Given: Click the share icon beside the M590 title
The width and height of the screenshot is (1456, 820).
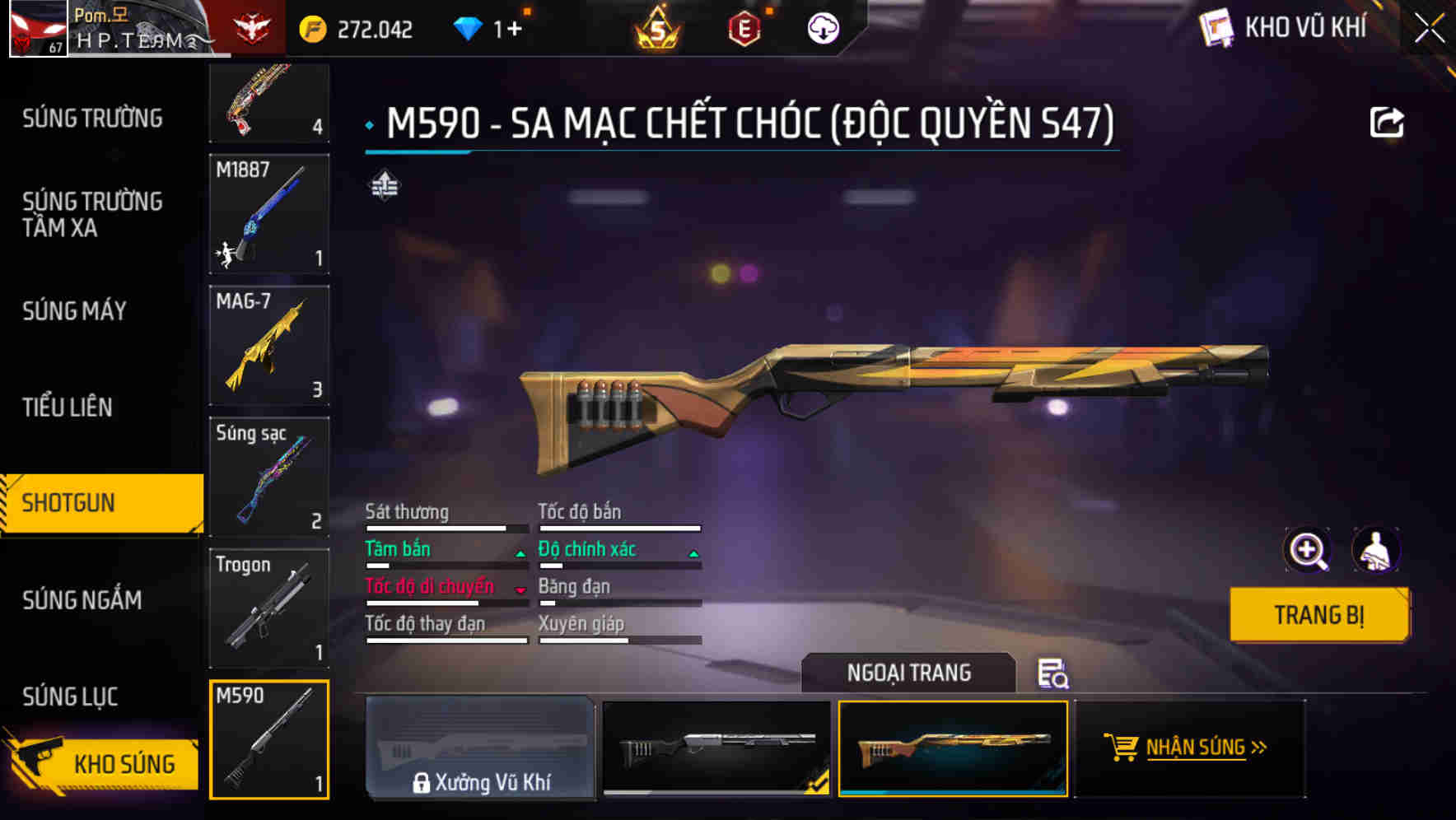Looking at the screenshot, I should point(1388,121).
